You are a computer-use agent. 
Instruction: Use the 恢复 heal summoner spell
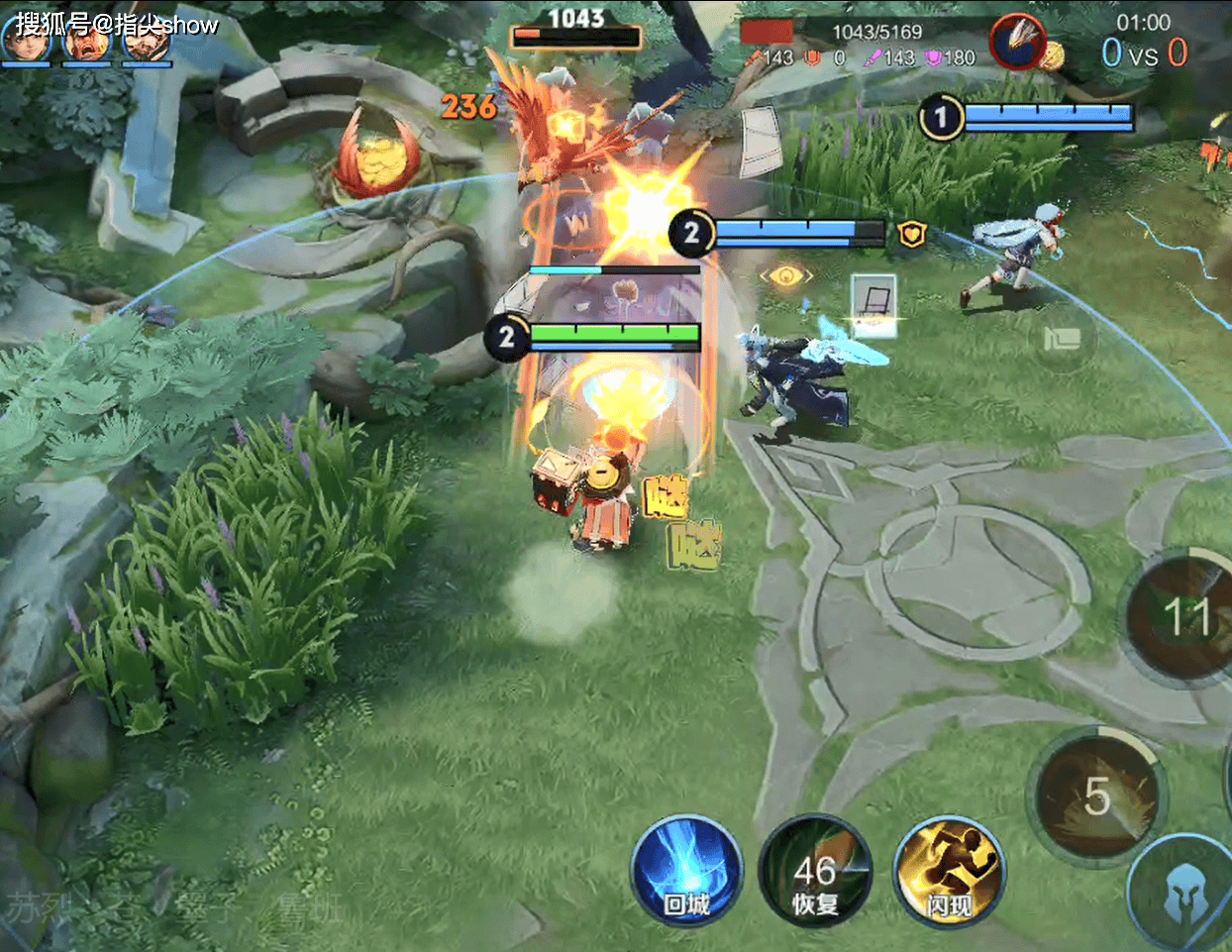click(x=815, y=872)
